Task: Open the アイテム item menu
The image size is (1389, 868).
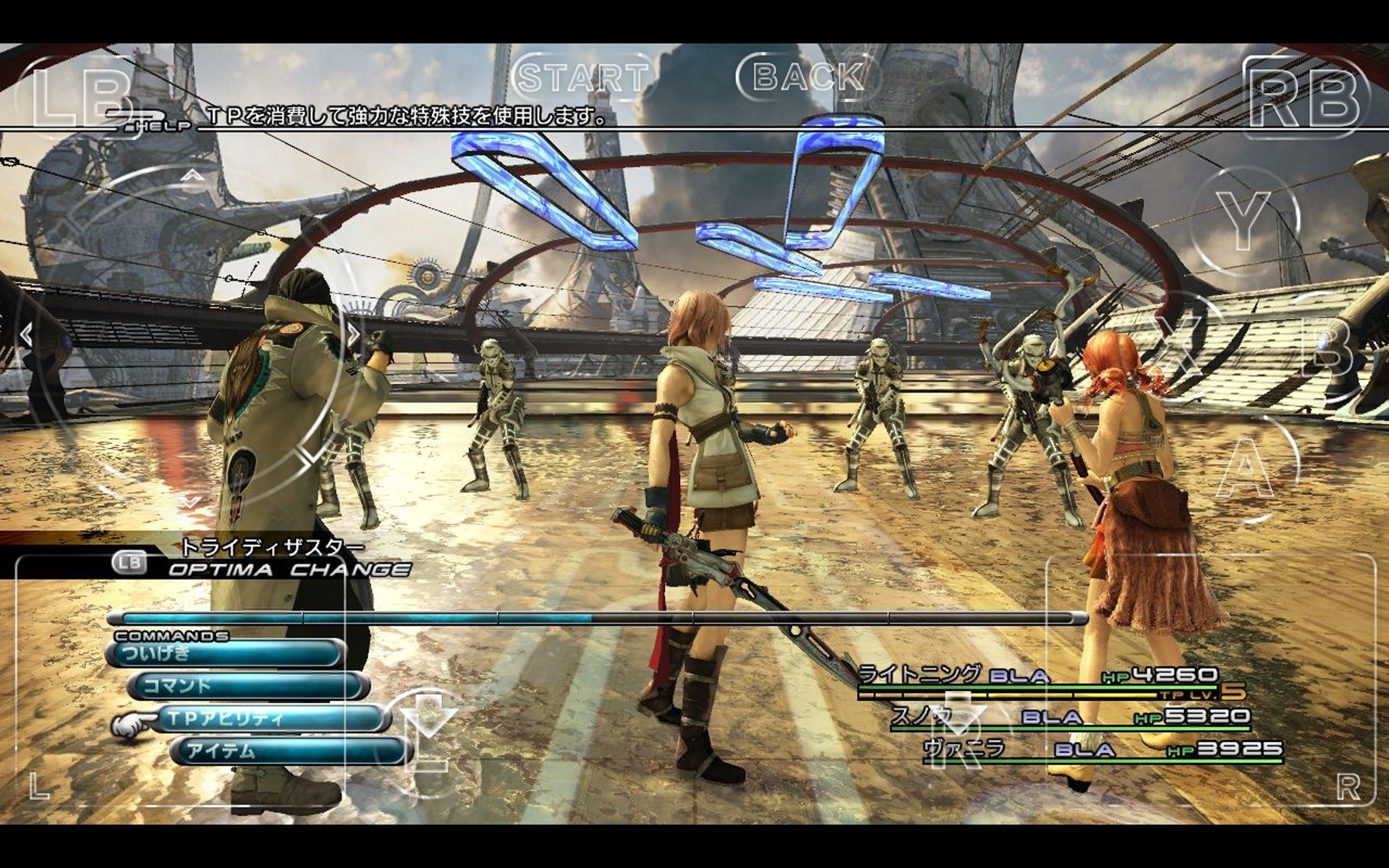Action: [x=289, y=751]
